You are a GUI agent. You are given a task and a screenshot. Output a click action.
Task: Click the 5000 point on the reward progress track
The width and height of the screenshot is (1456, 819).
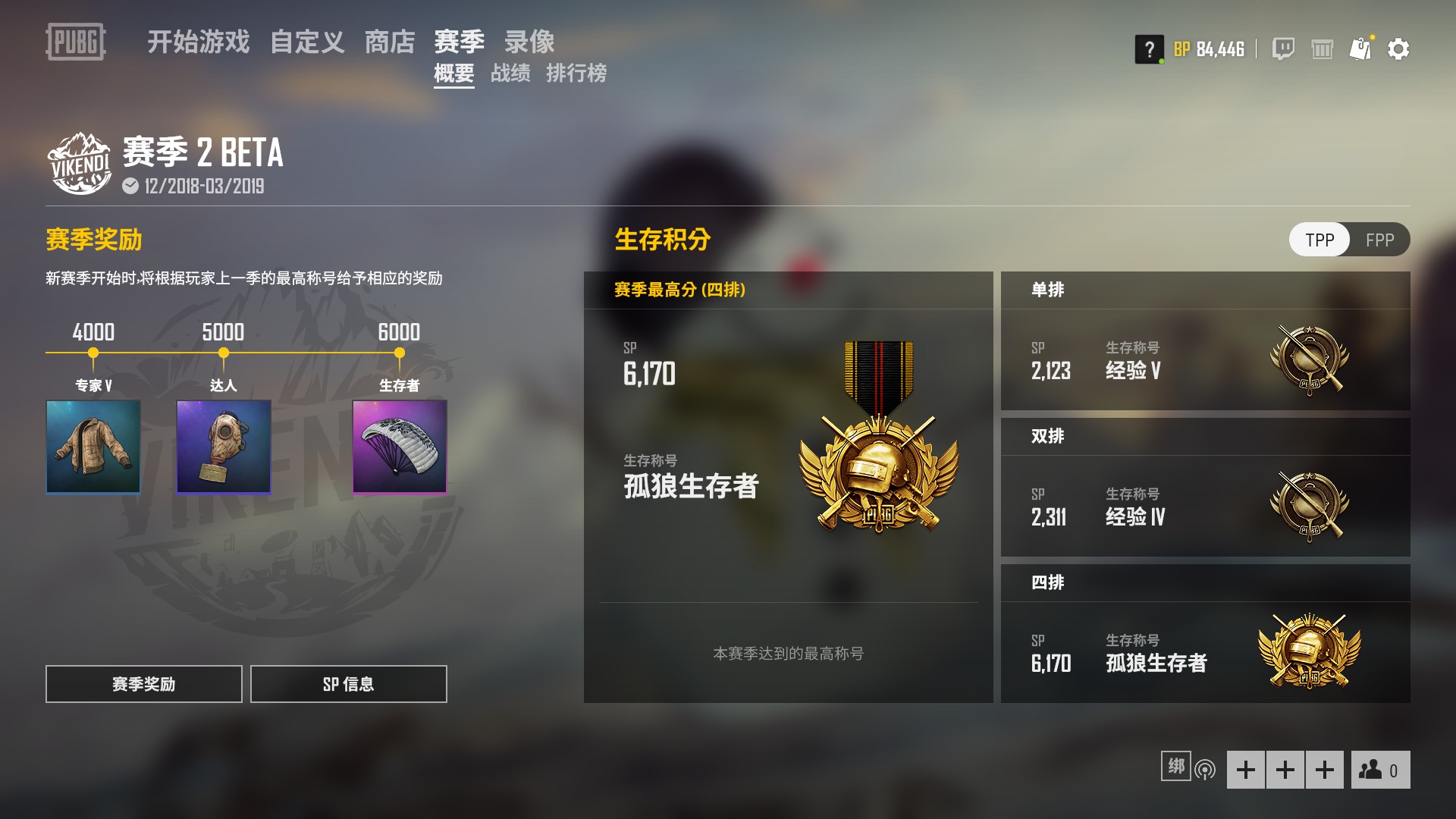(223, 352)
